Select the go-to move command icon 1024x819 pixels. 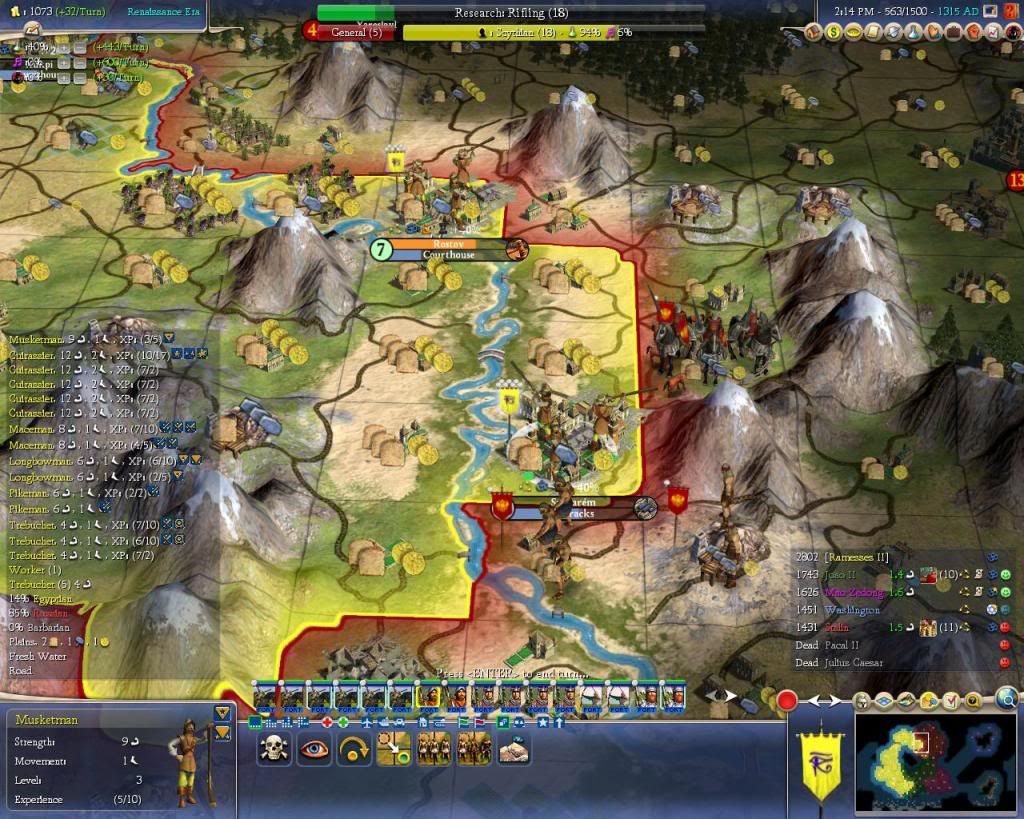pyautogui.click(x=393, y=749)
